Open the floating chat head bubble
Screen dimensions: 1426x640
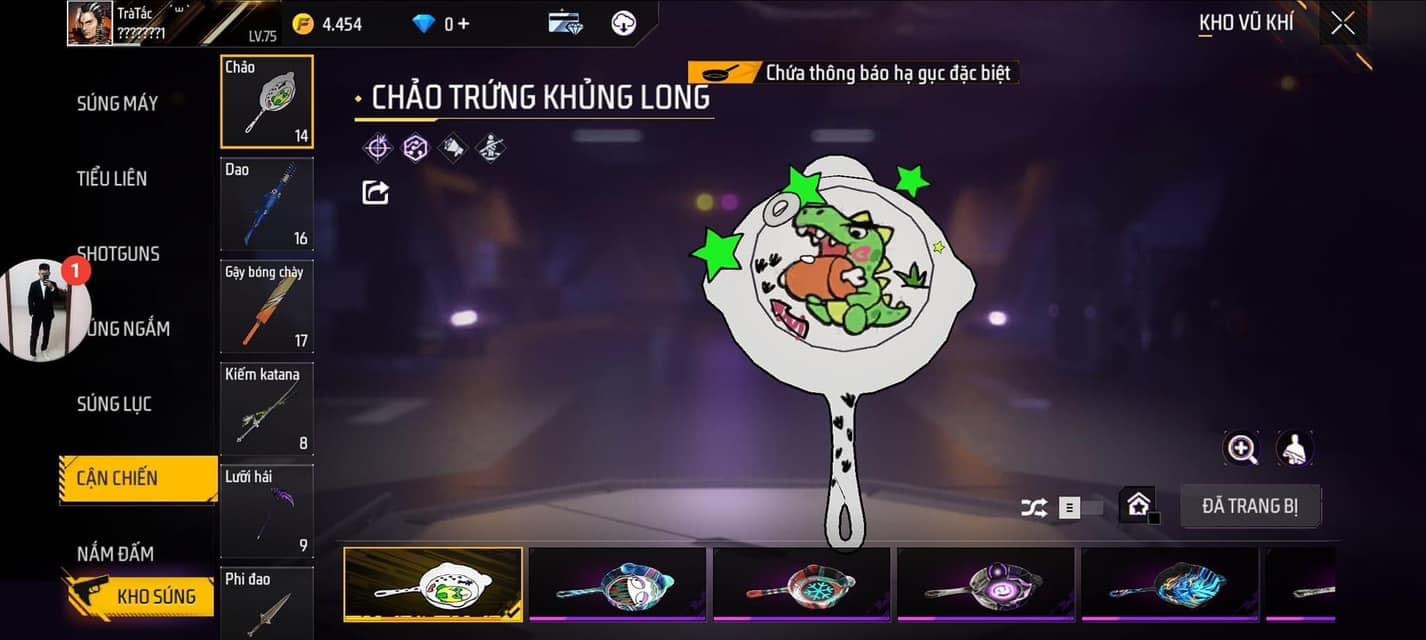pos(45,309)
